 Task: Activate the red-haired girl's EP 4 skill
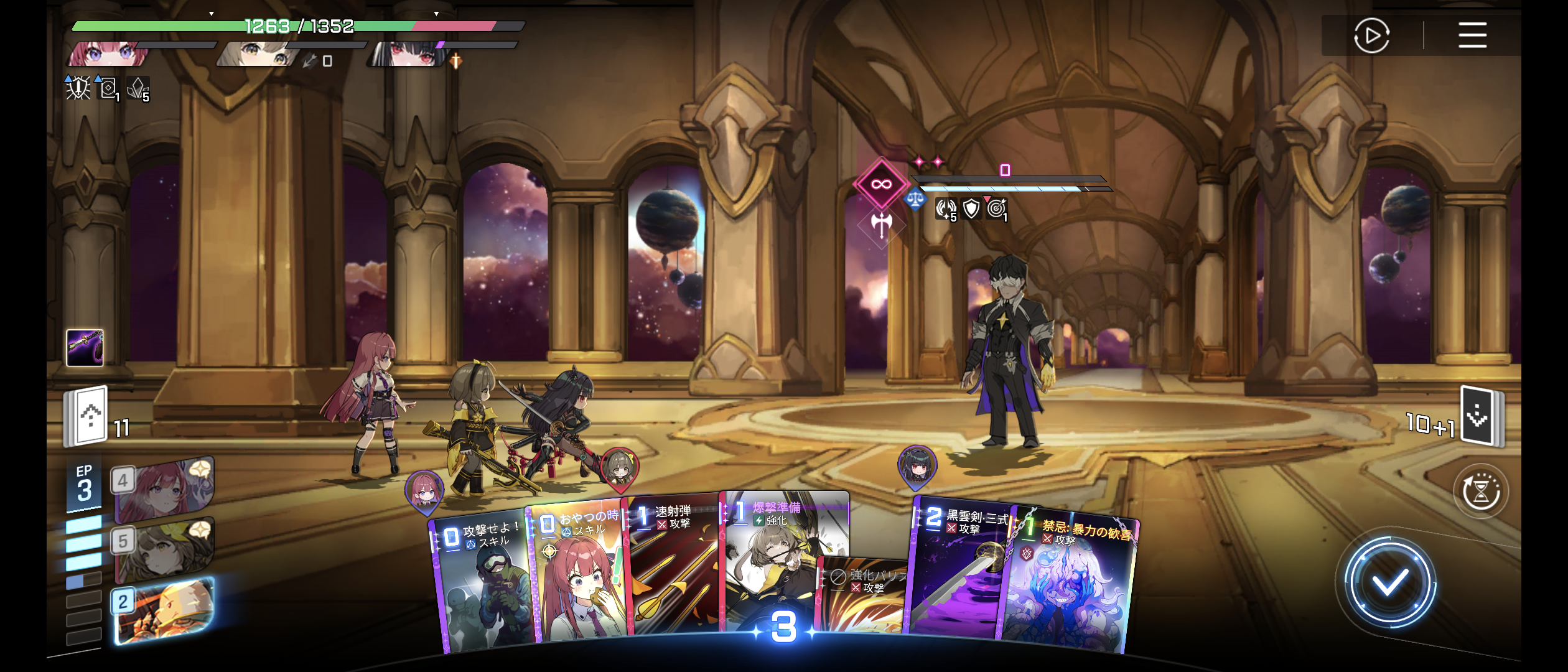pyautogui.click(x=164, y=489)
